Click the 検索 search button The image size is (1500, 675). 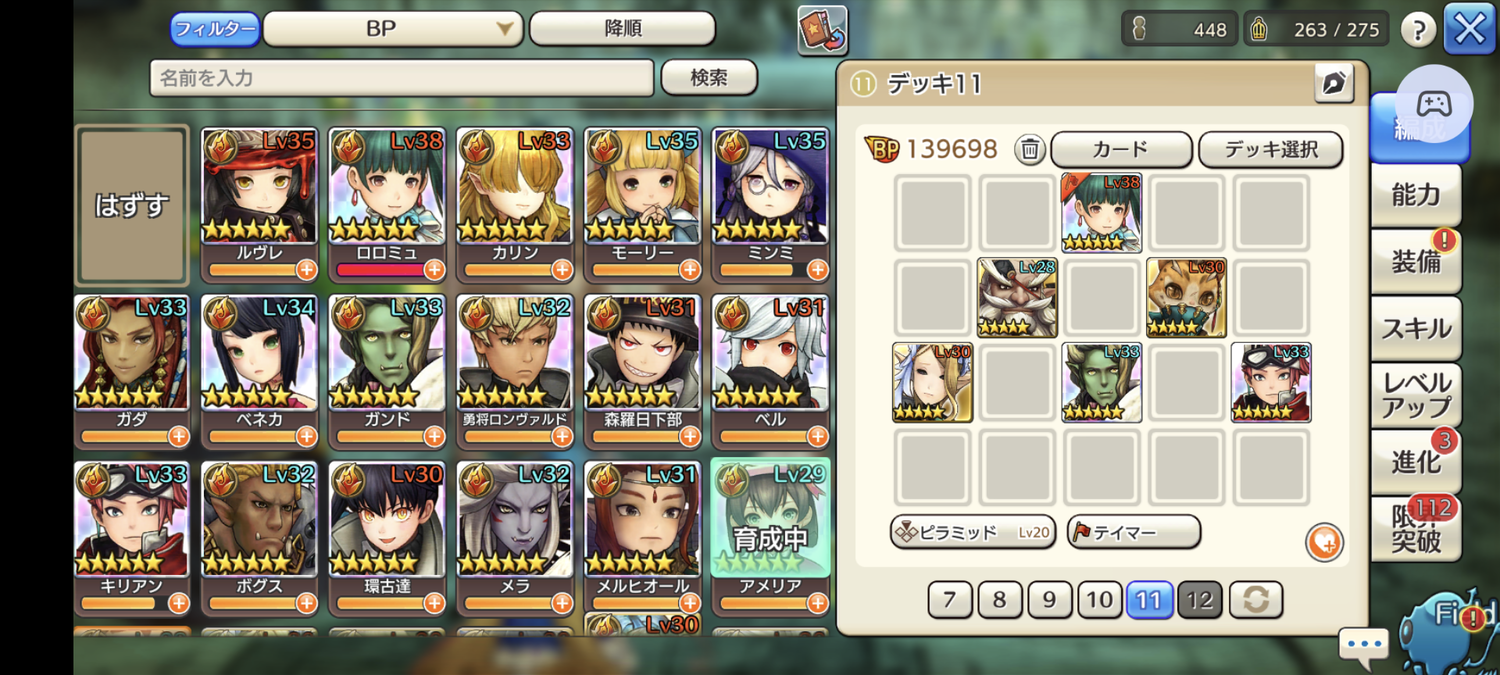click(x=709, y=77)
